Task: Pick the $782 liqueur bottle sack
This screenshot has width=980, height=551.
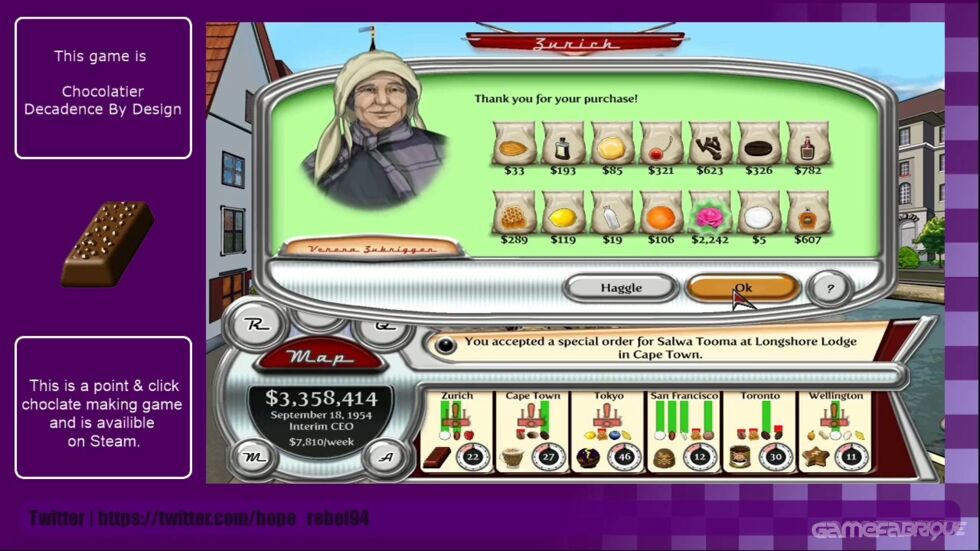Action: click(x=808, y=145)
